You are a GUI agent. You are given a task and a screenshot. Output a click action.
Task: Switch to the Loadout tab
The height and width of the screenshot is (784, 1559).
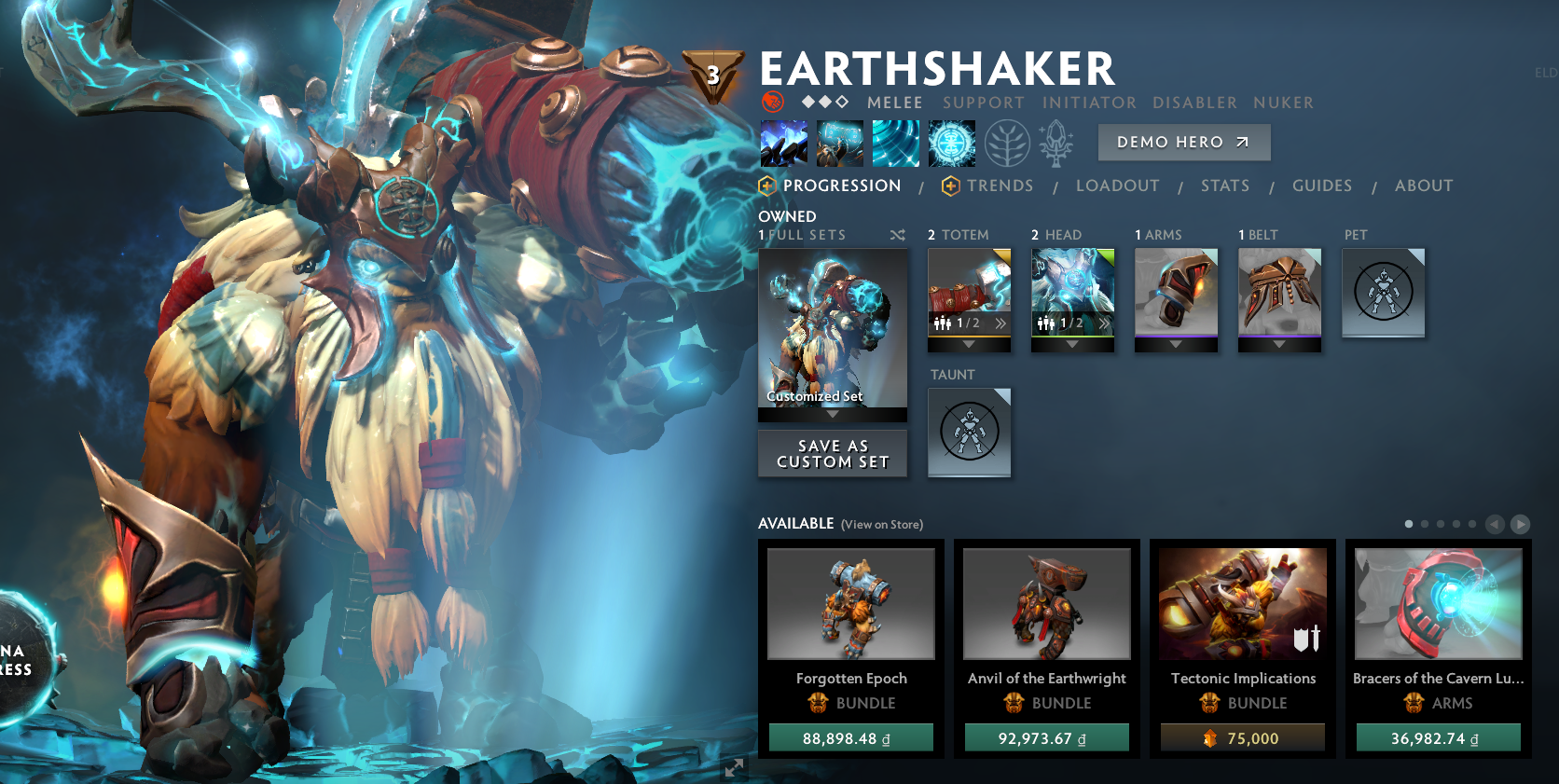1118,186
